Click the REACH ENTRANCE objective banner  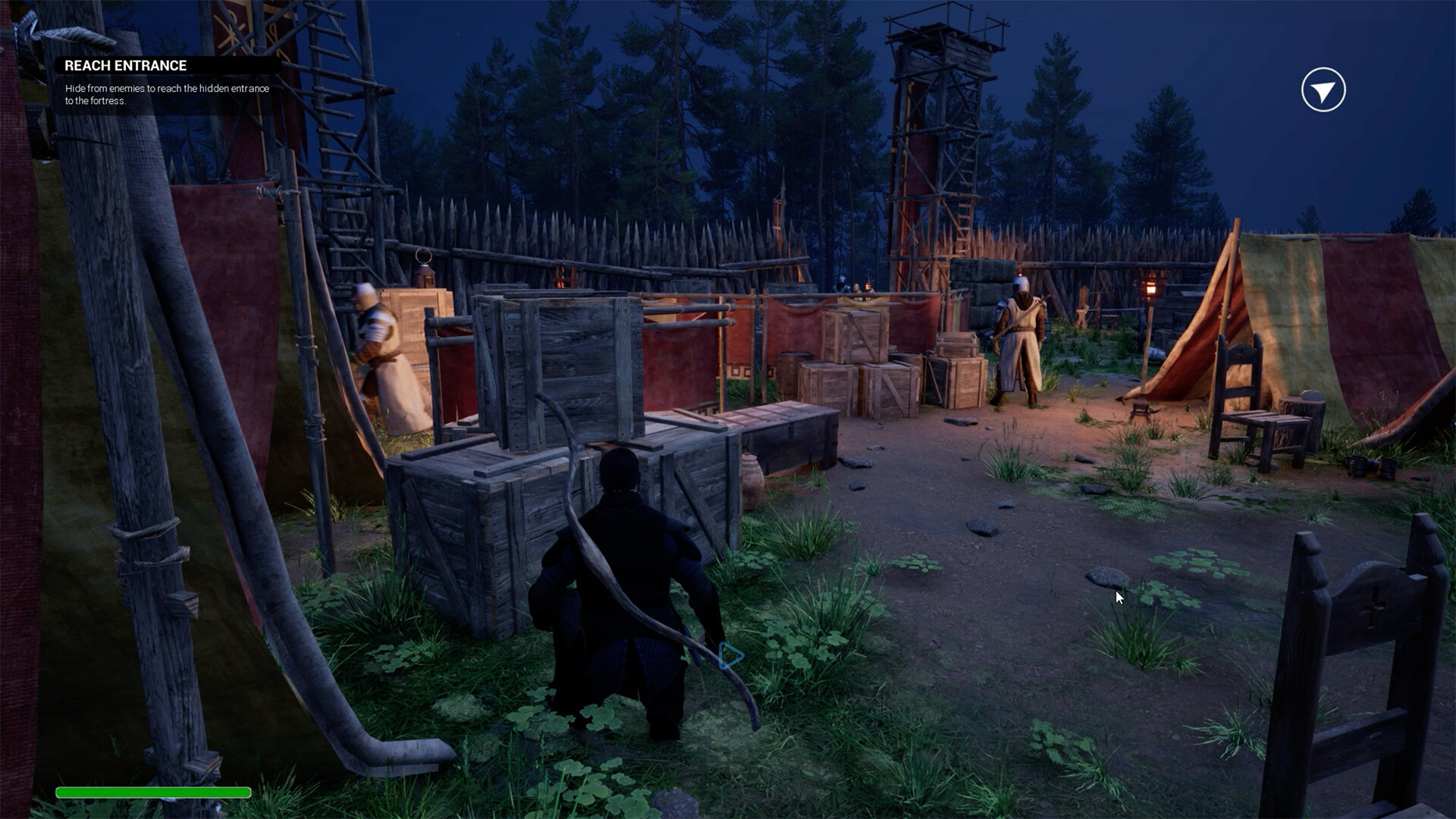[x=126, y=65]
